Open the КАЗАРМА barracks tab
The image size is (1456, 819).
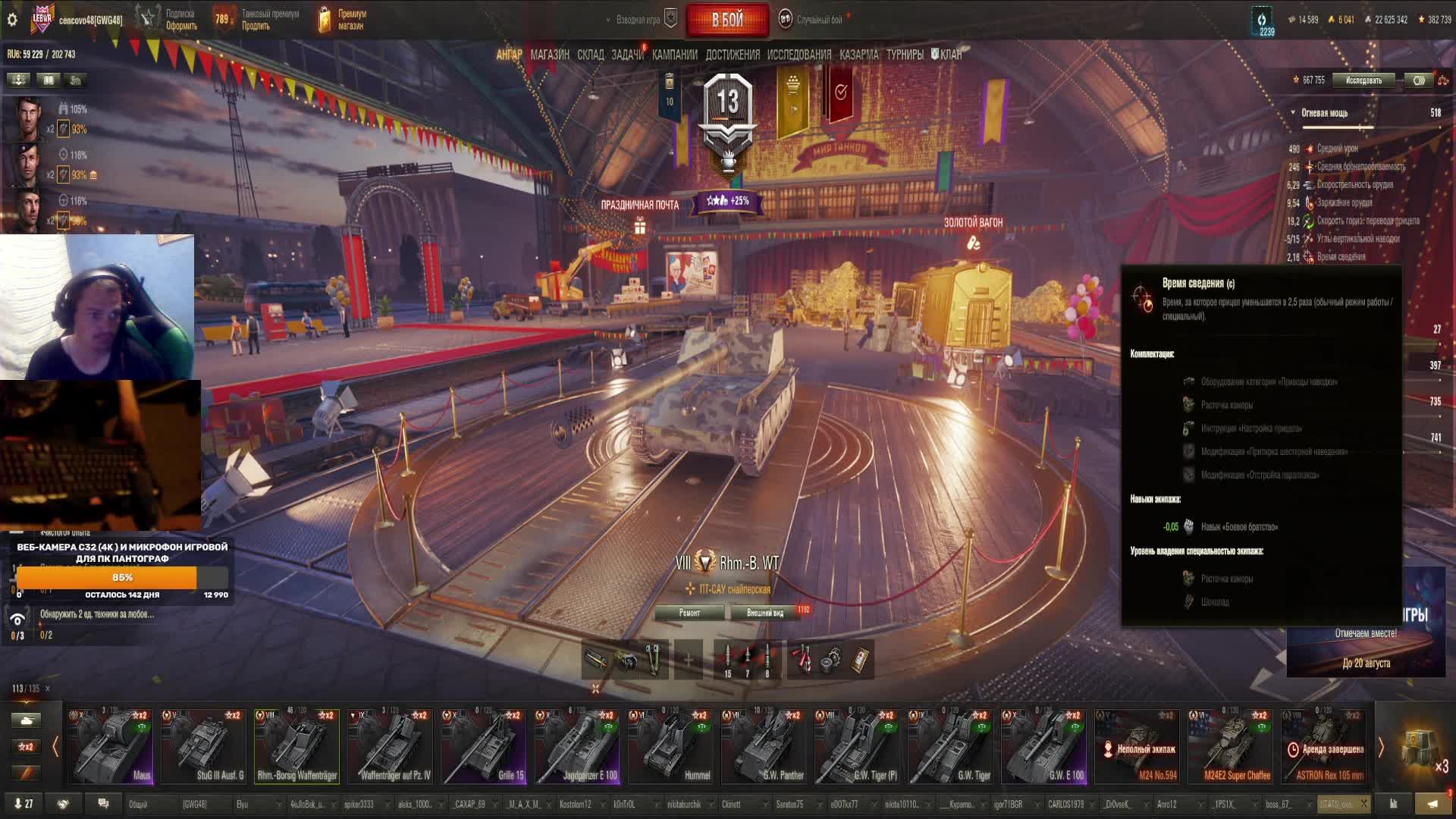(x=858, y=55)
